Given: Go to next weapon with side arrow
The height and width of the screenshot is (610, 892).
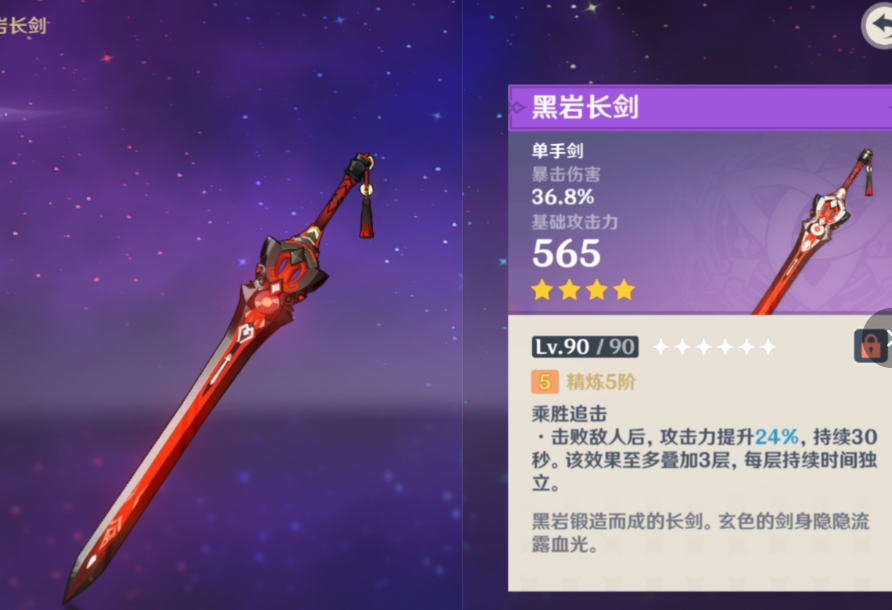Looking at the screenshot, I should 886,338.
